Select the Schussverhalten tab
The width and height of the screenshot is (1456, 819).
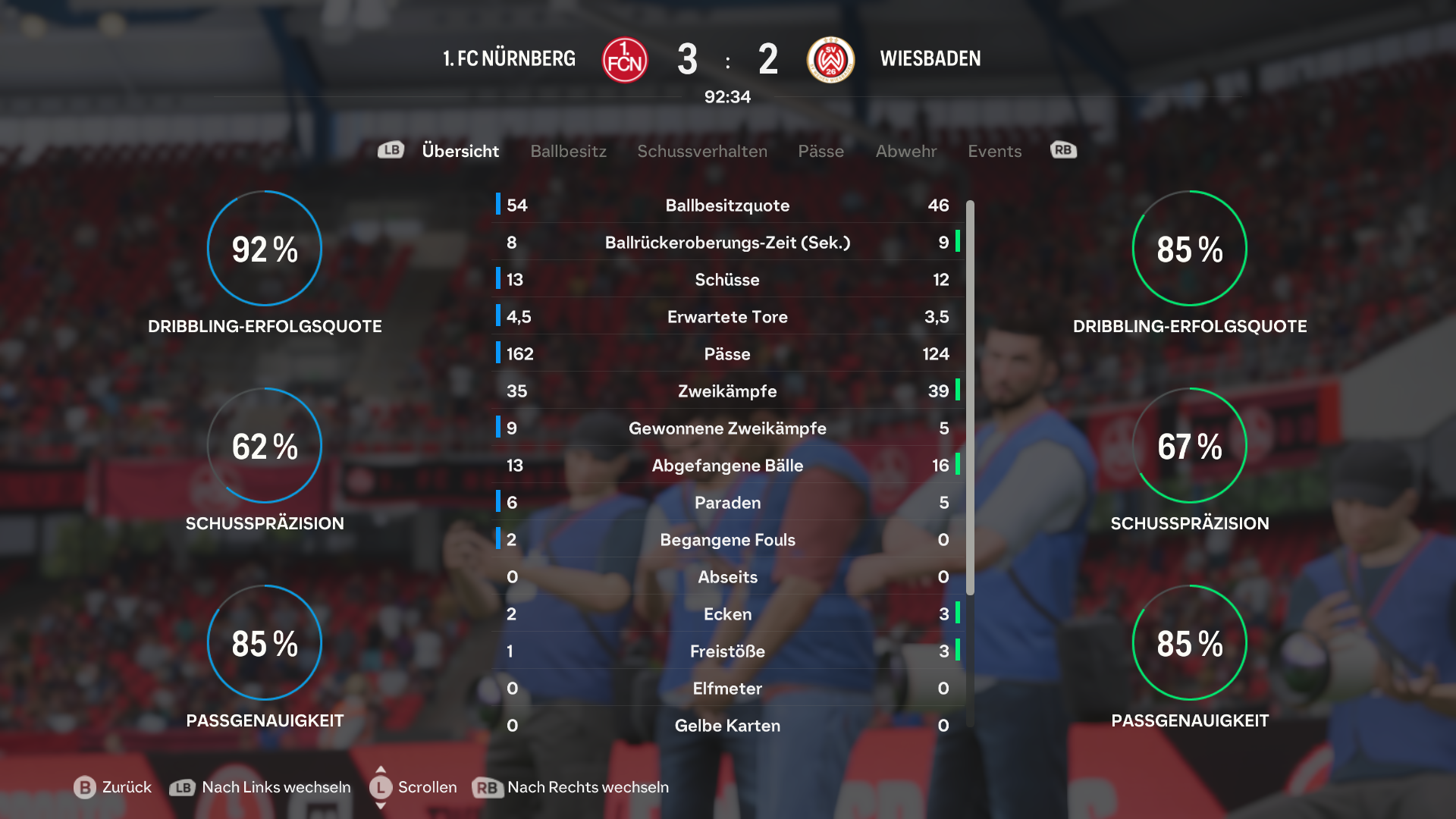tap(701, 151)
